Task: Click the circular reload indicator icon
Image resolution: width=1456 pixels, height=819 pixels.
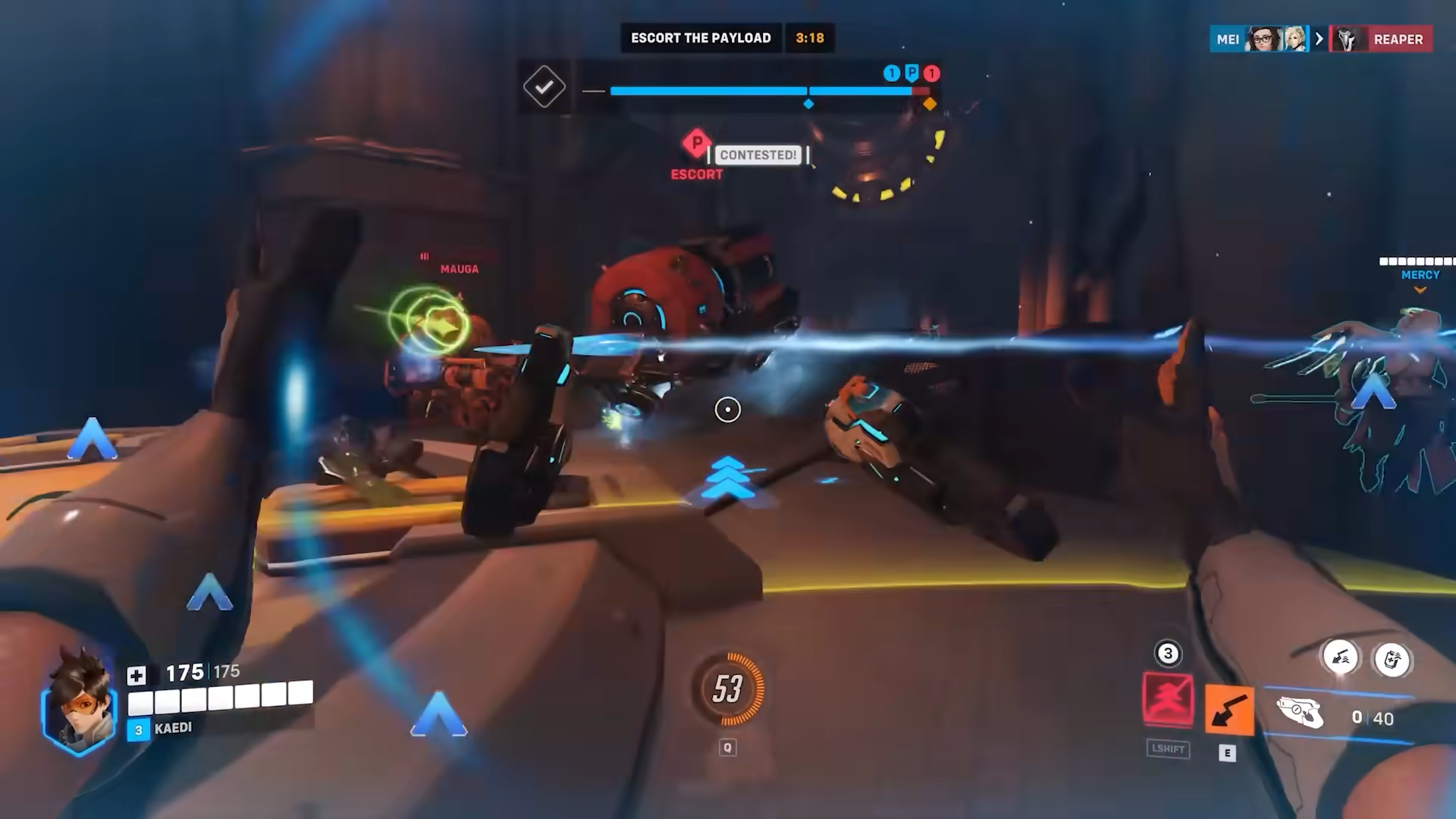Action: 1394,660
